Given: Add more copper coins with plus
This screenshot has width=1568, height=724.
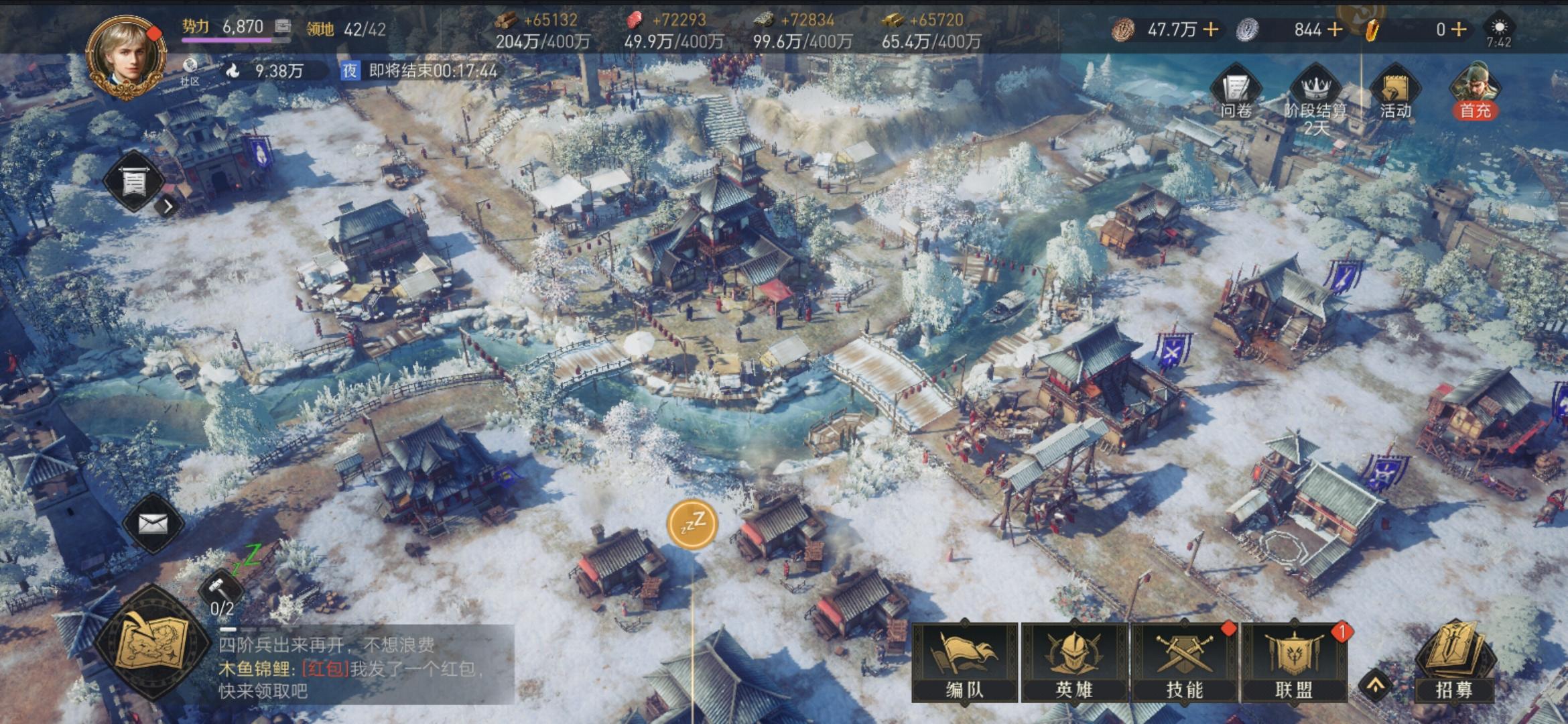Looking at the screenshot, I should pos(1211,29).
